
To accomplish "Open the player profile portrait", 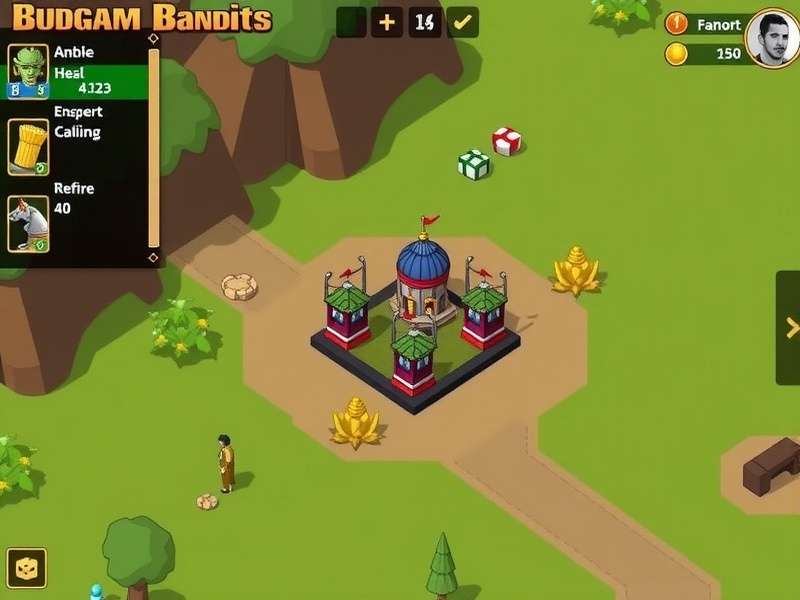I will pyautogui.click(x=772, y=38).
